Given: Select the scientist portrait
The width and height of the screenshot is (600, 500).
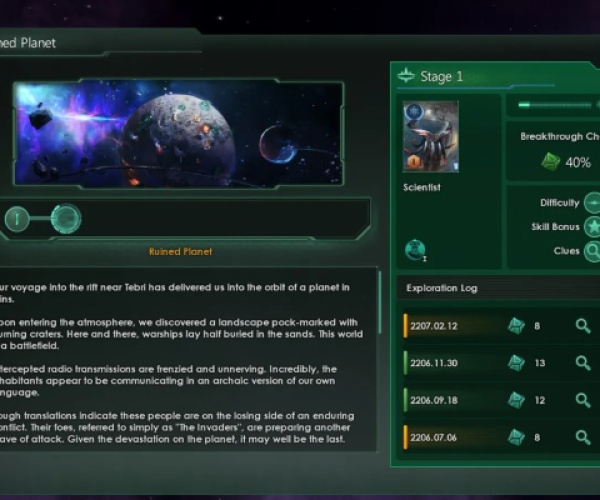Looking at the screenshot, I should point(431,136).
